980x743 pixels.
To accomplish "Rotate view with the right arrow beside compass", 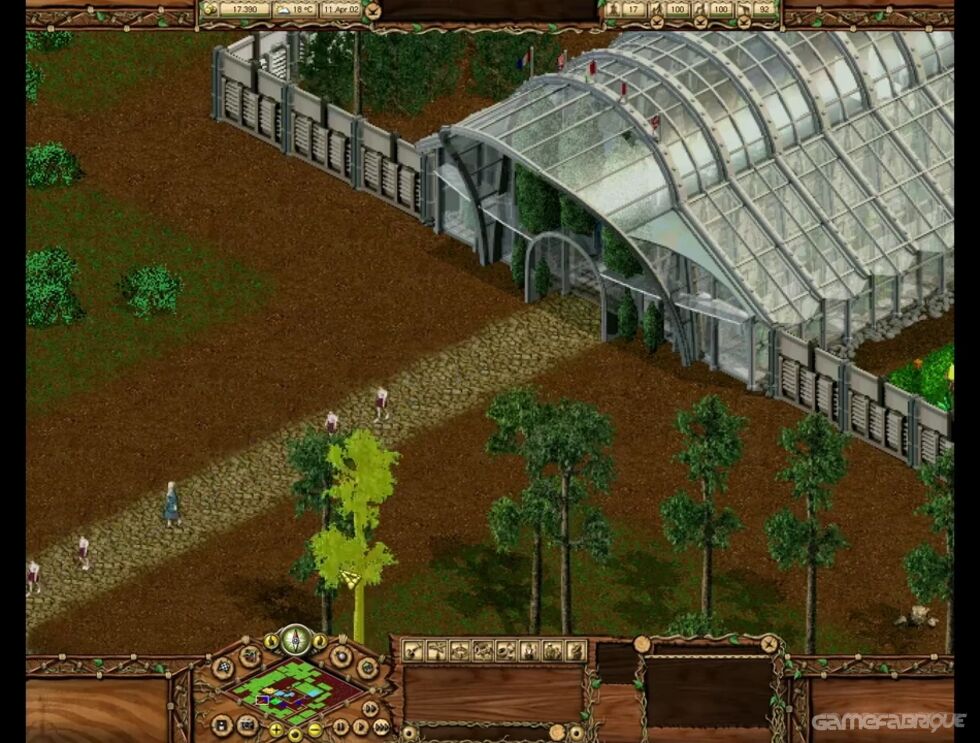I will click(x=319, y=641).
